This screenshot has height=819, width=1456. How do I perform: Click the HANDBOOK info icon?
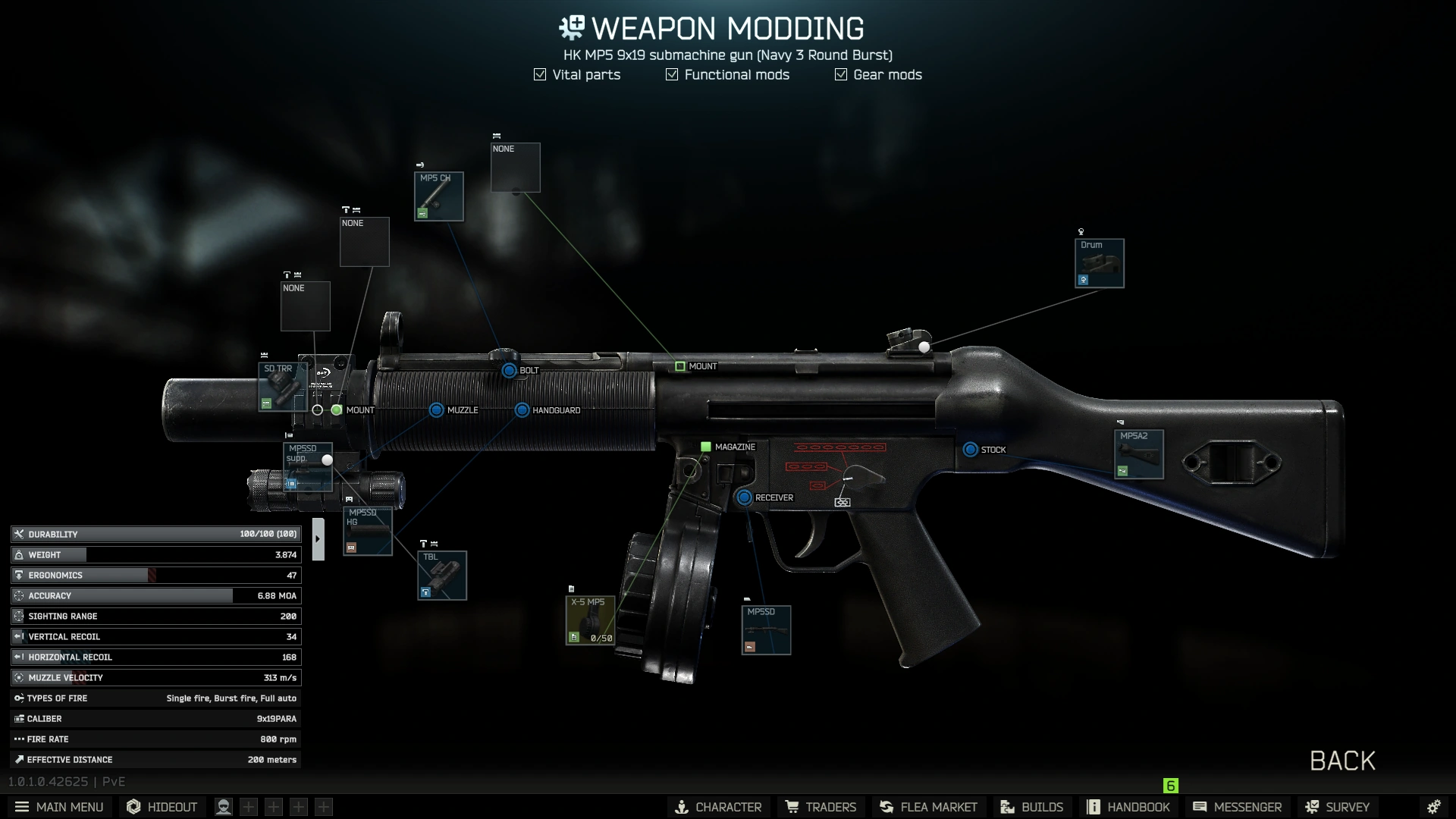(1093, 807)
